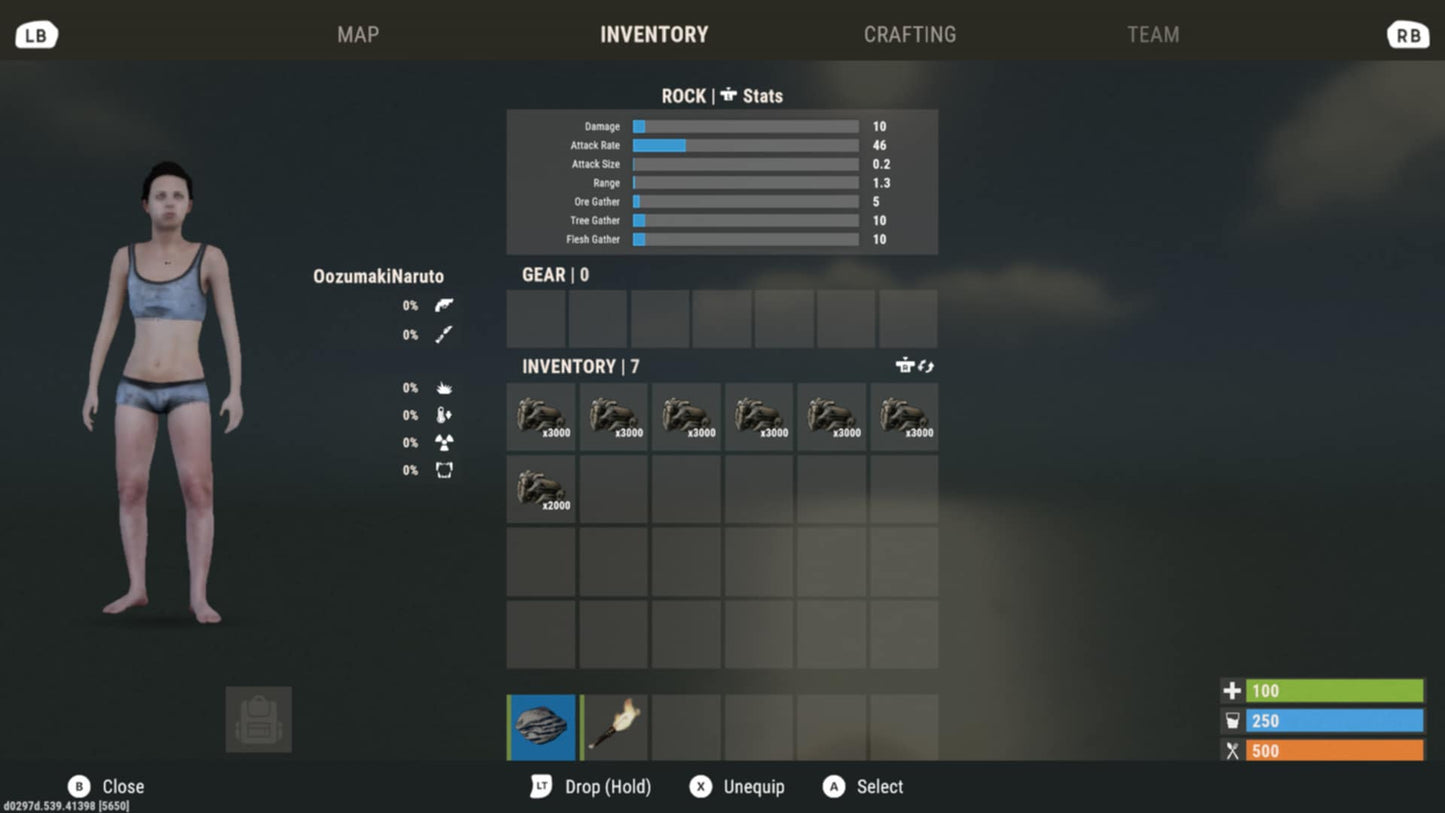Open the Crafting tab

[x=909, y=35]
